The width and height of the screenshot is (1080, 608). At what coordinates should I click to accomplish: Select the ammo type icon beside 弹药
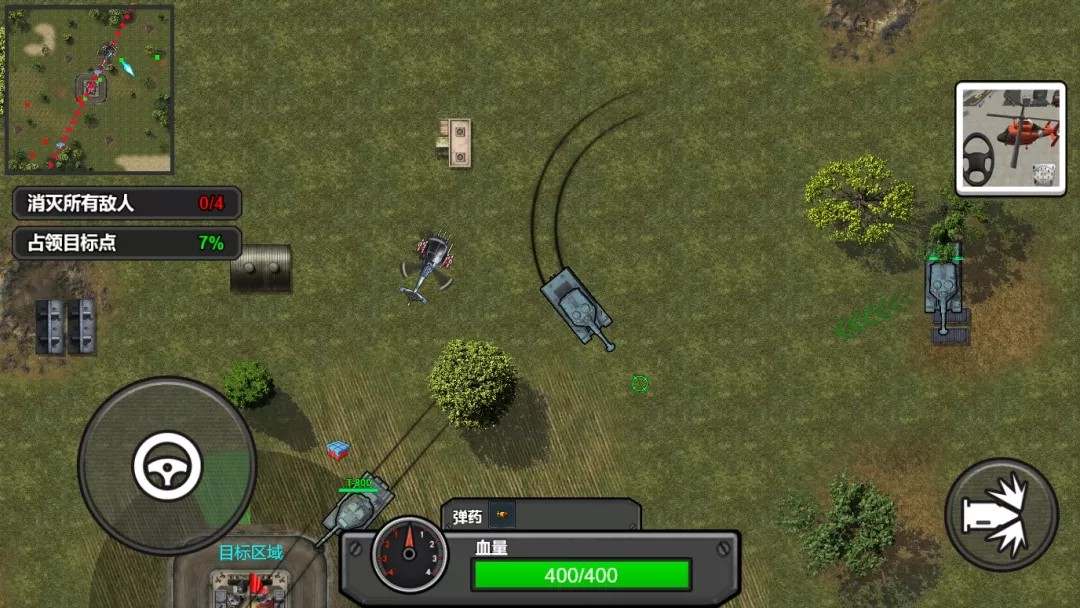(502, 516)
